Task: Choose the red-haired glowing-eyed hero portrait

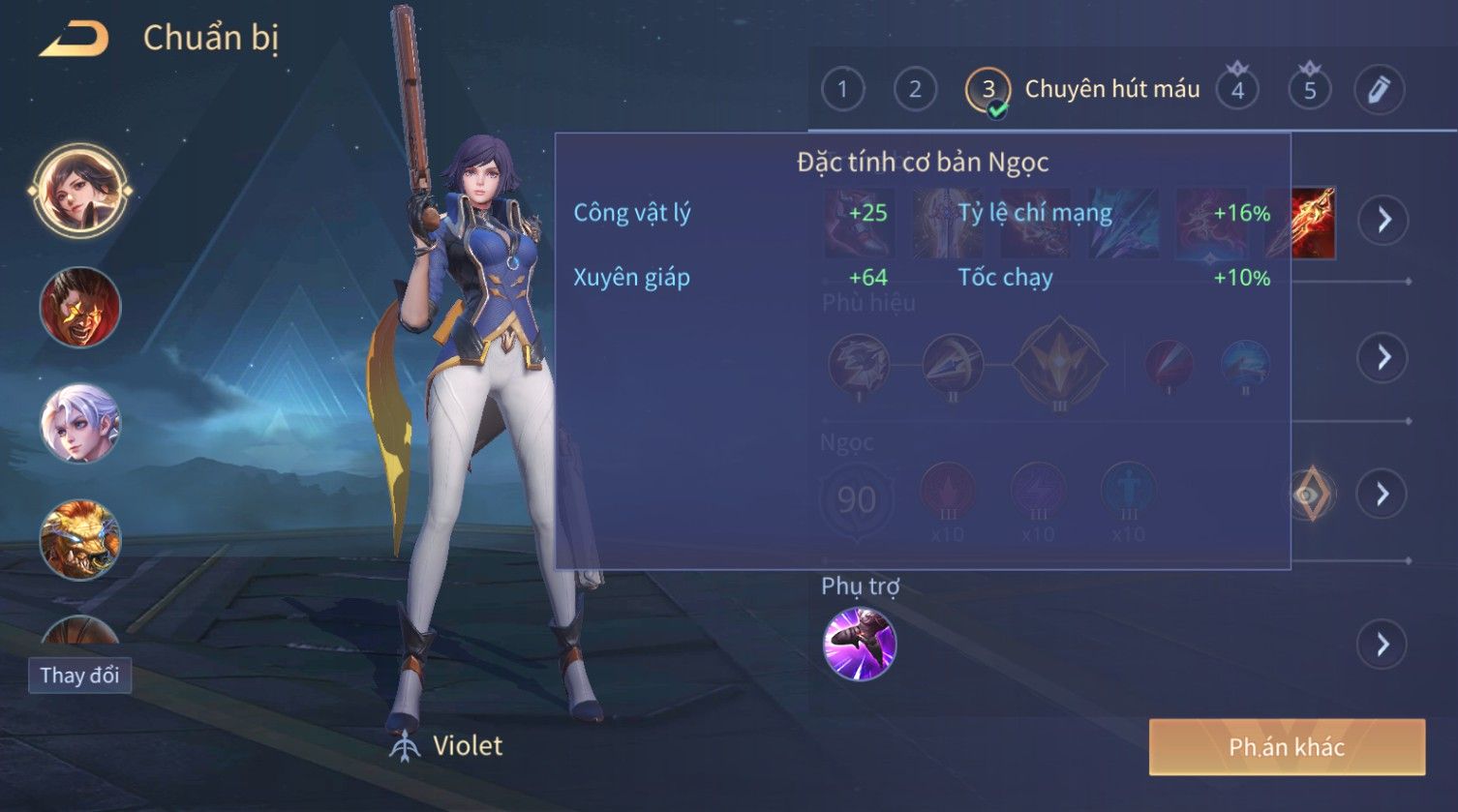Action: click(x=79, y=308)
